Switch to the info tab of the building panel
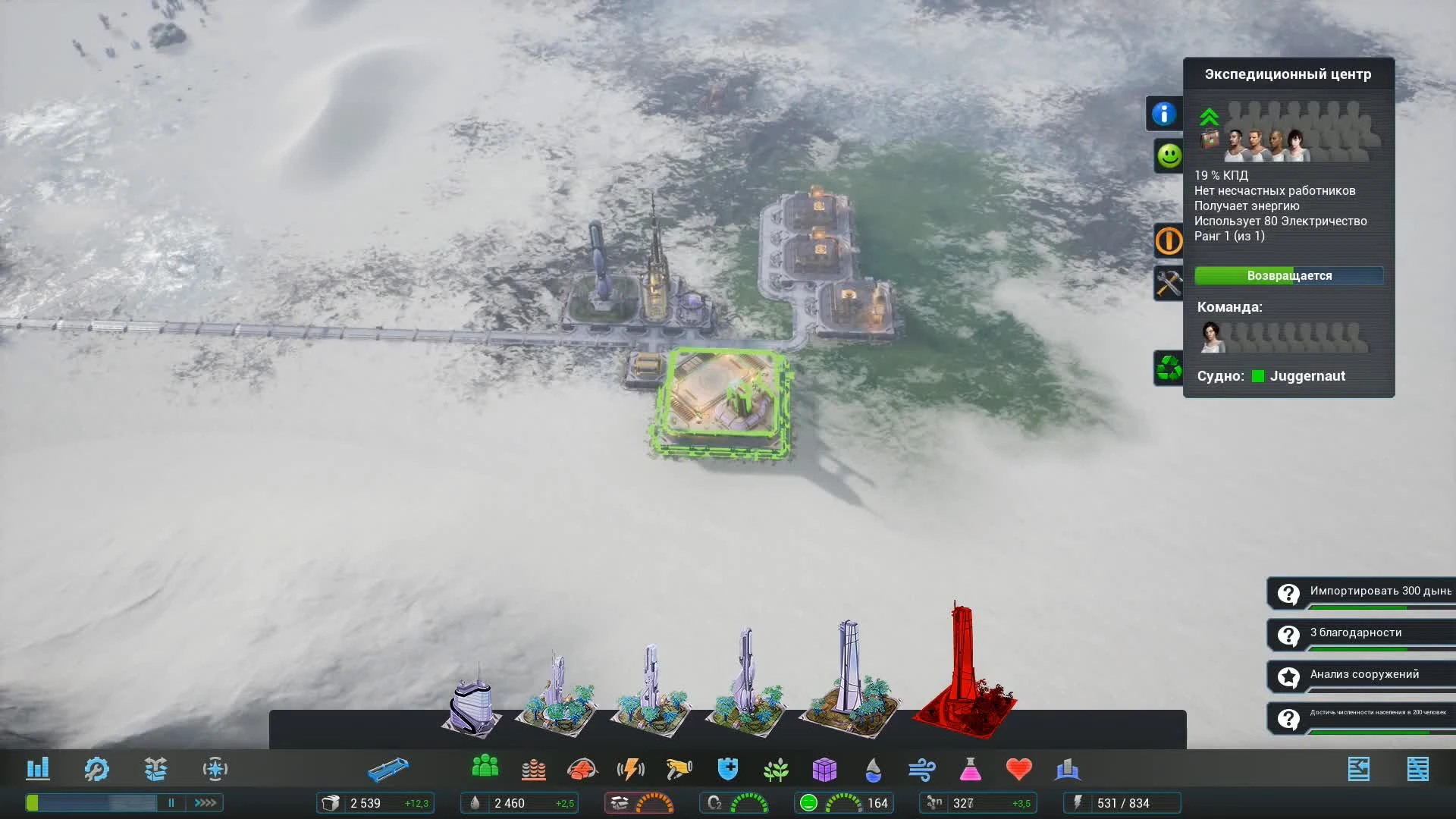The width and height of the screenshot is (1456, 819). click(x=1166, y=112)
